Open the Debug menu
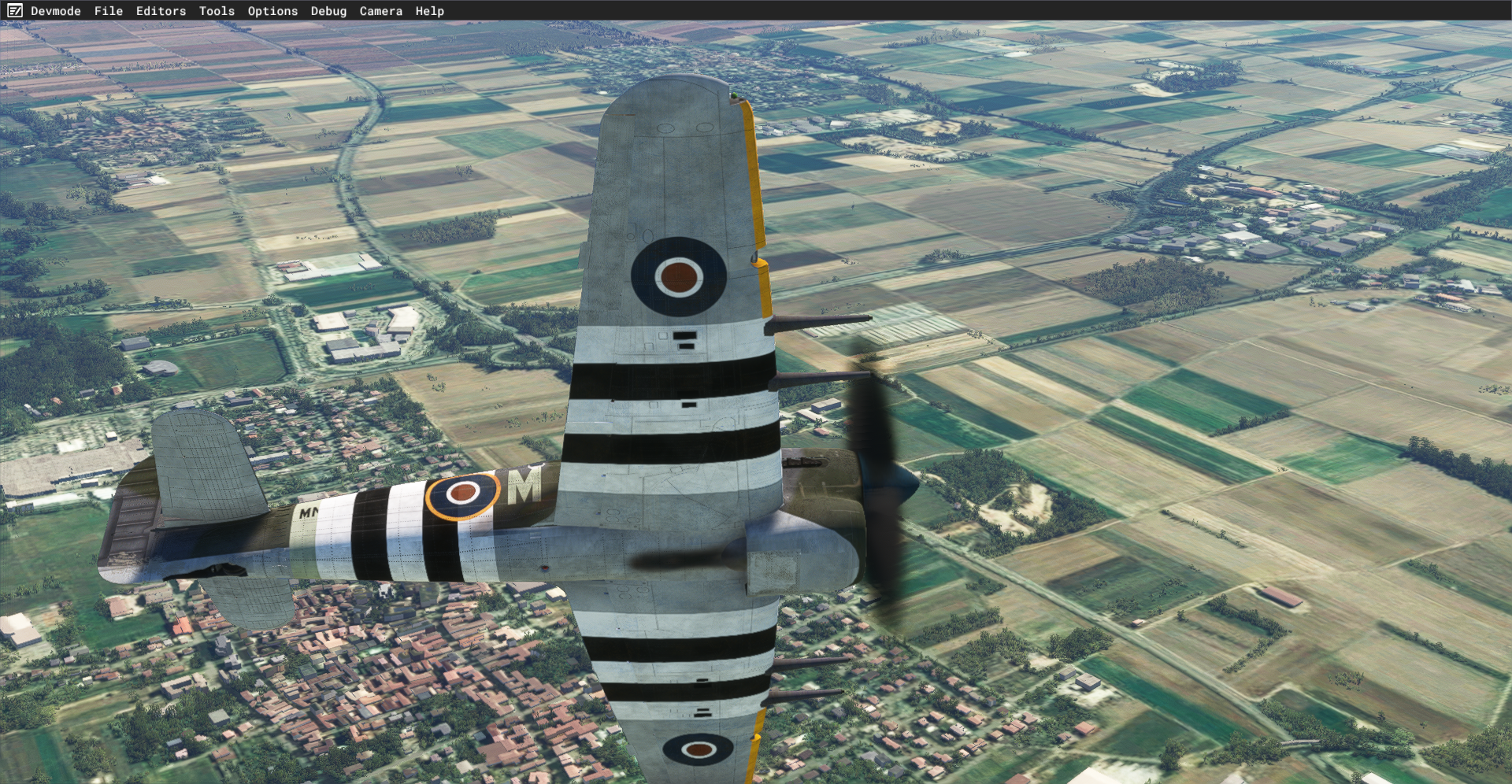The height and width of the screenshot is (784, 1512). tap(328, 11)
